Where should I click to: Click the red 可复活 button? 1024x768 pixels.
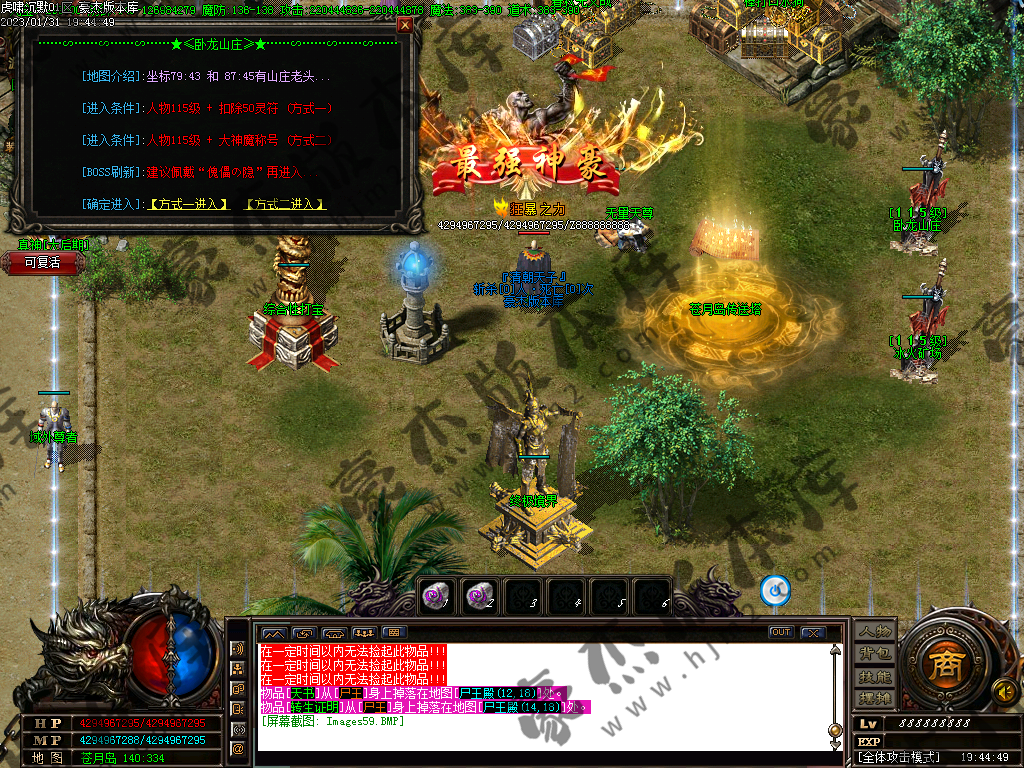(42, 262)
